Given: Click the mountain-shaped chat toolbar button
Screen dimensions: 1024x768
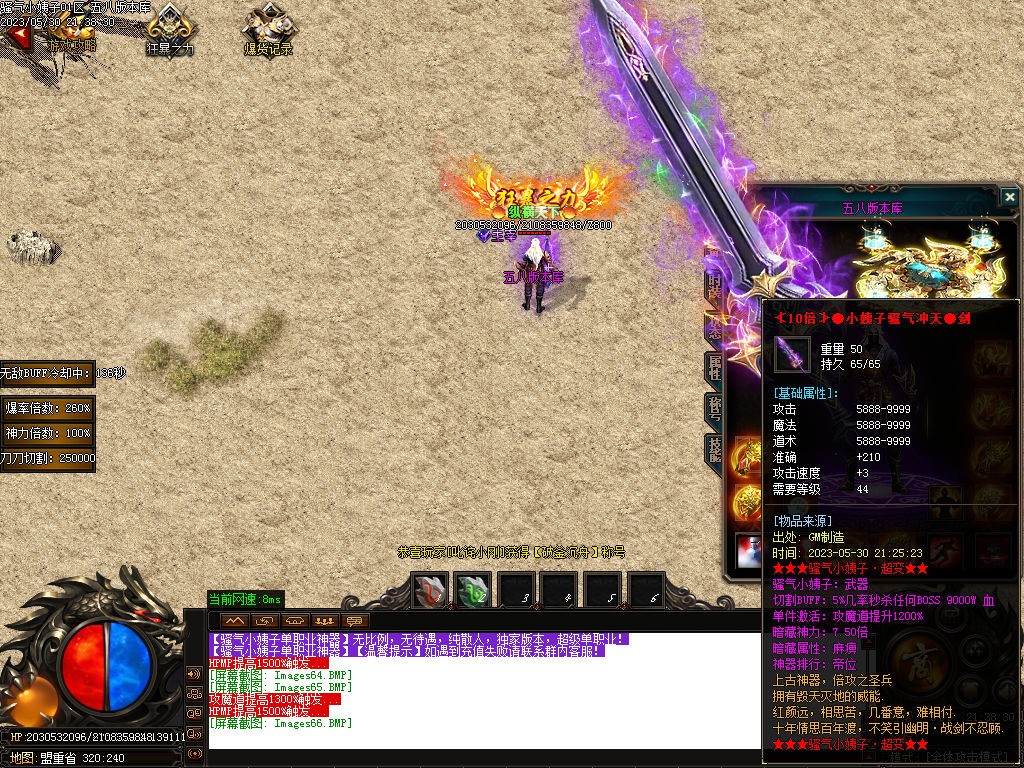Looking at the screenshot, I should coord(237,621).
